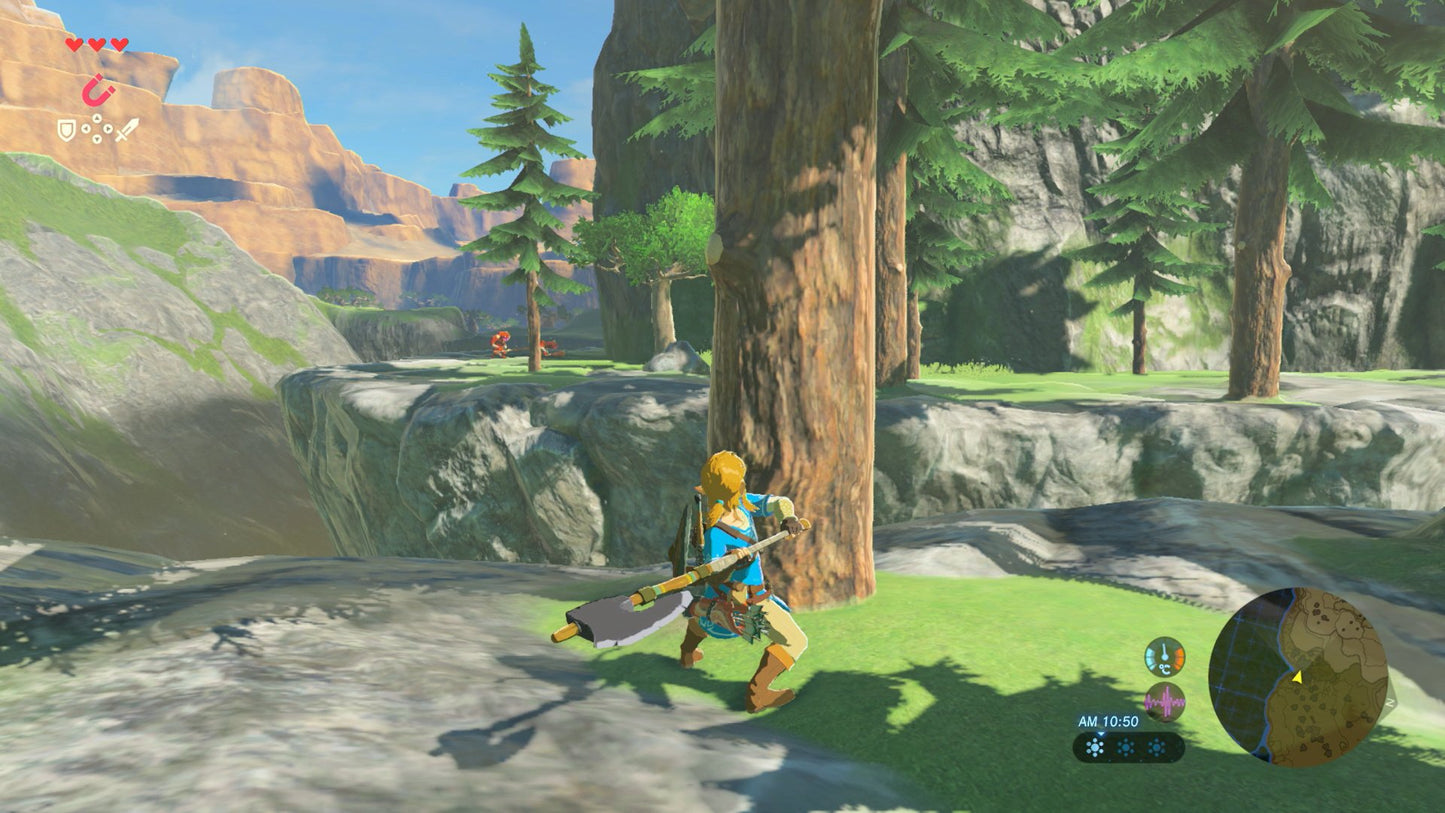Select the first heart in the health bar

(x=74, y=44)
